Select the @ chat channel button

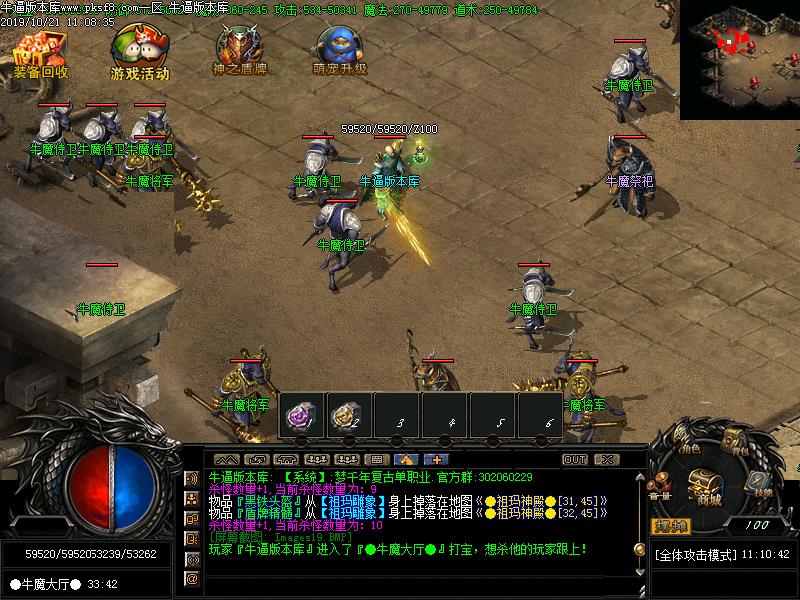click(192, 578)
